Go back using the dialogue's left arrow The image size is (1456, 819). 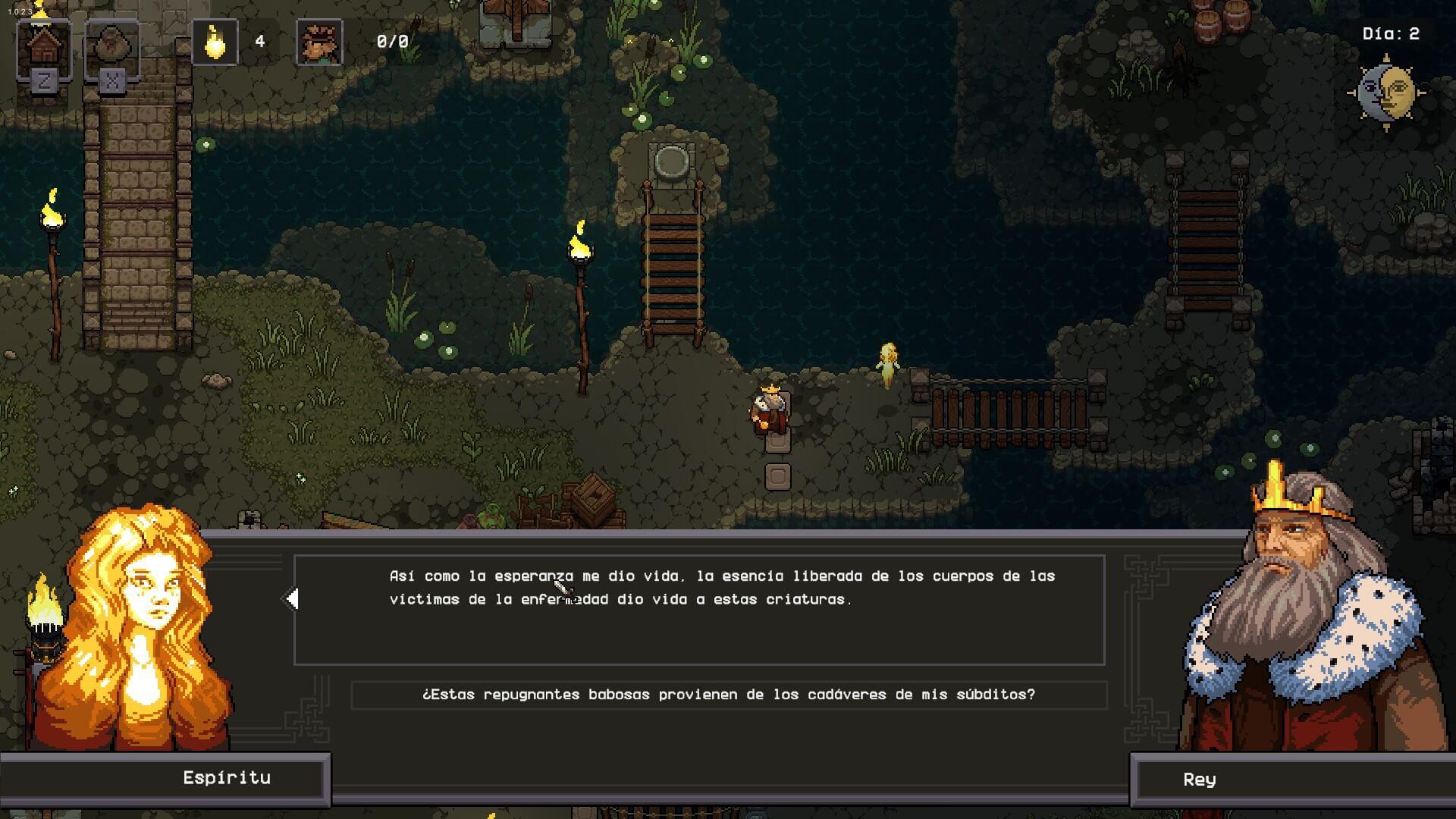(292, 599)
